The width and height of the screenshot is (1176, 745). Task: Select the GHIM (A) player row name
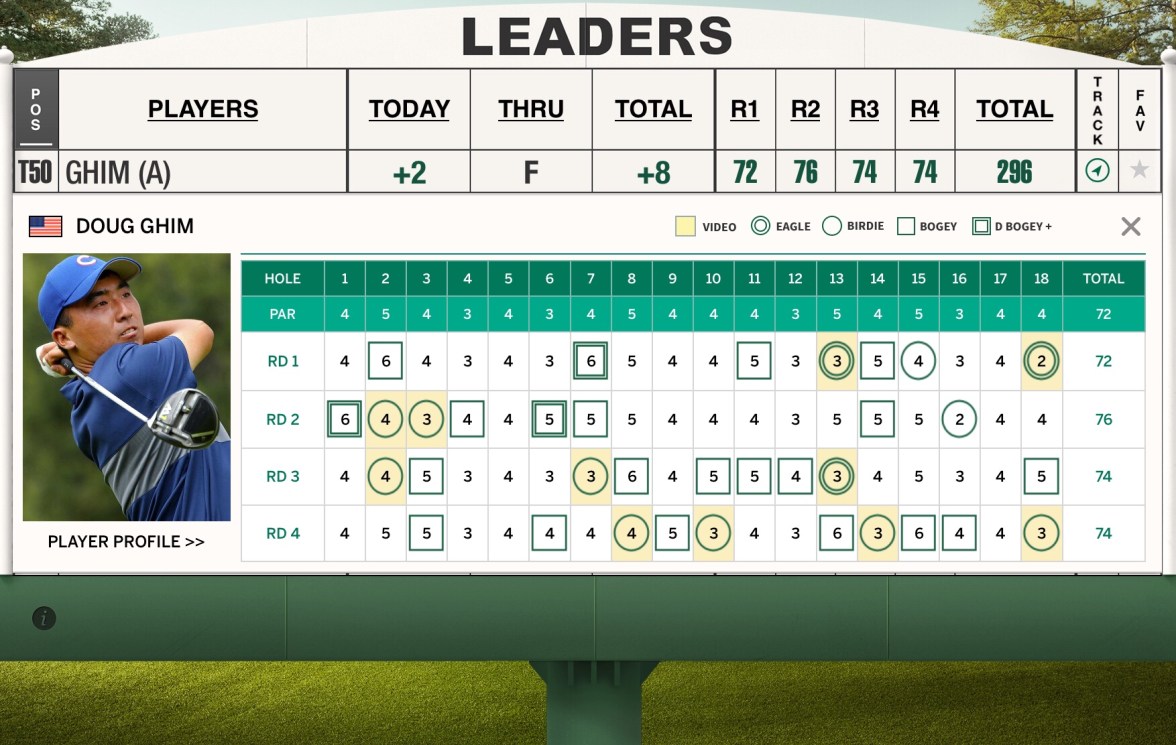coord(118,173)
